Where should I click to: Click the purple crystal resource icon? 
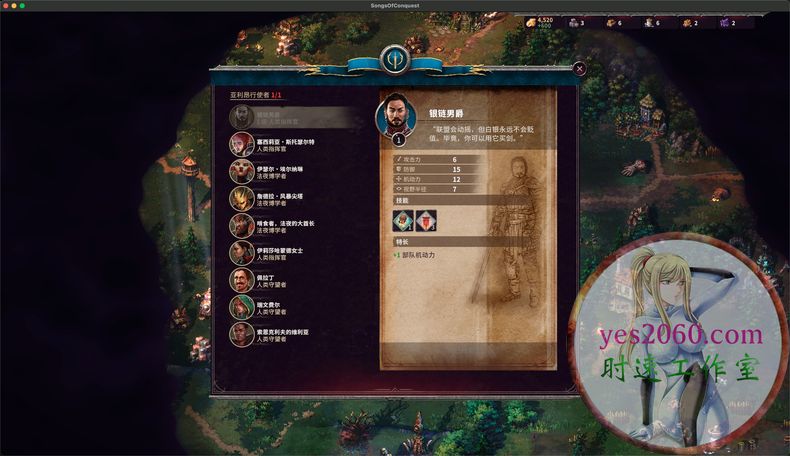723,21
